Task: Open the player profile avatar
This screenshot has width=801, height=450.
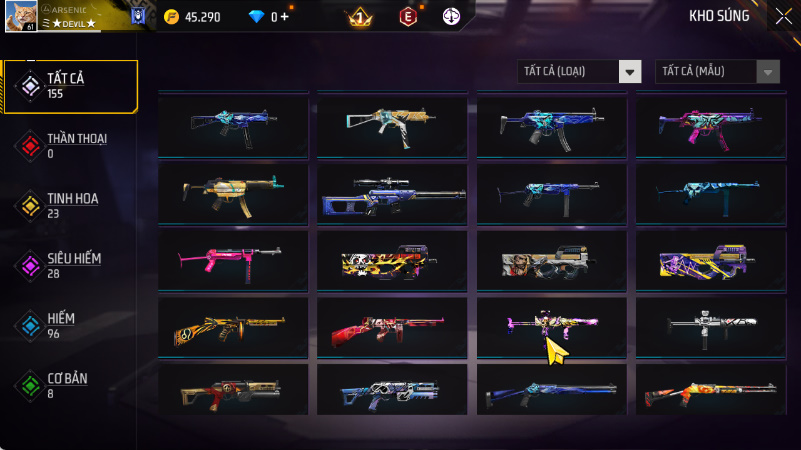Action: [20, 15]
